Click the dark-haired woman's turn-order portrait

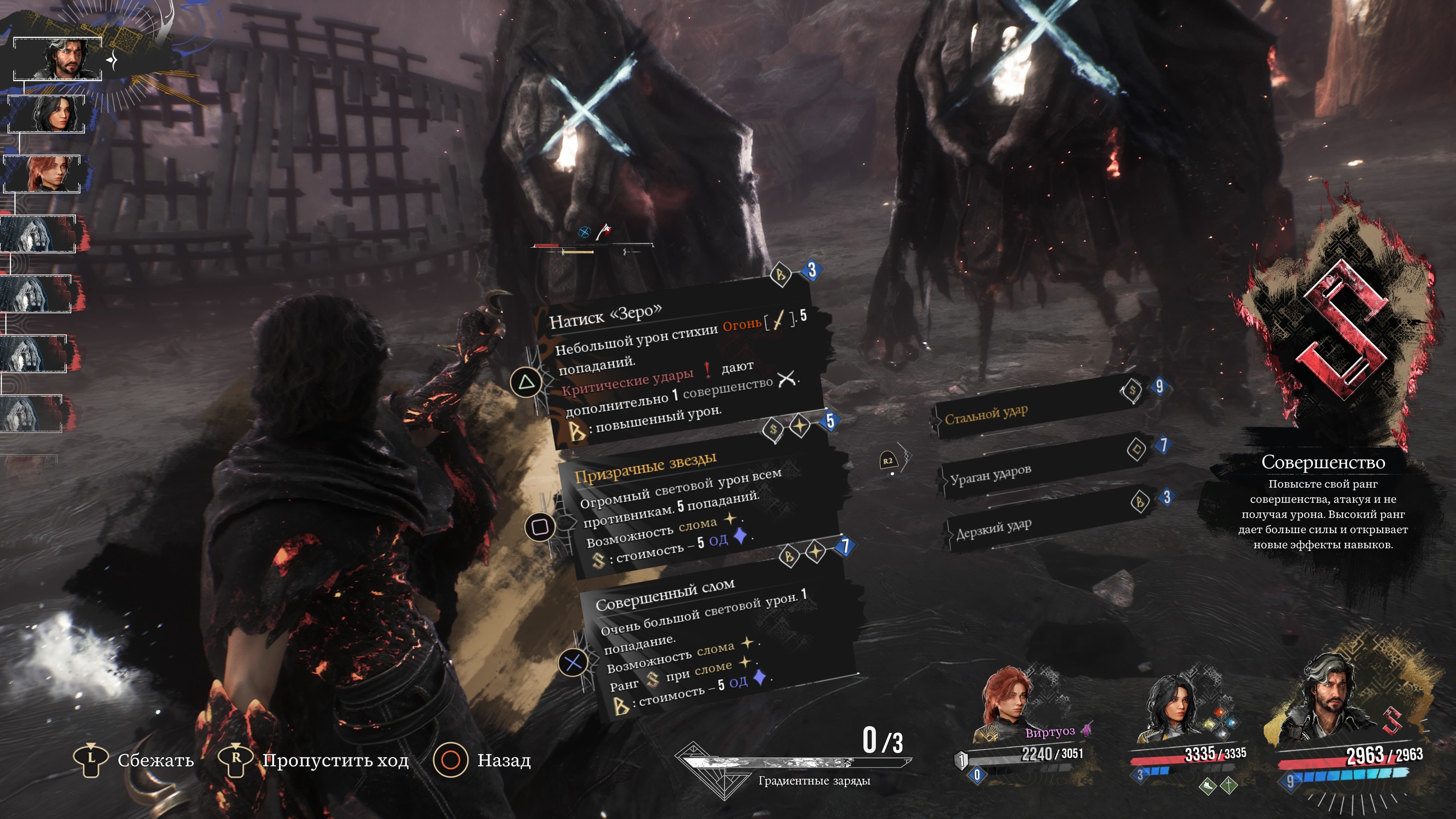[47, 114]
